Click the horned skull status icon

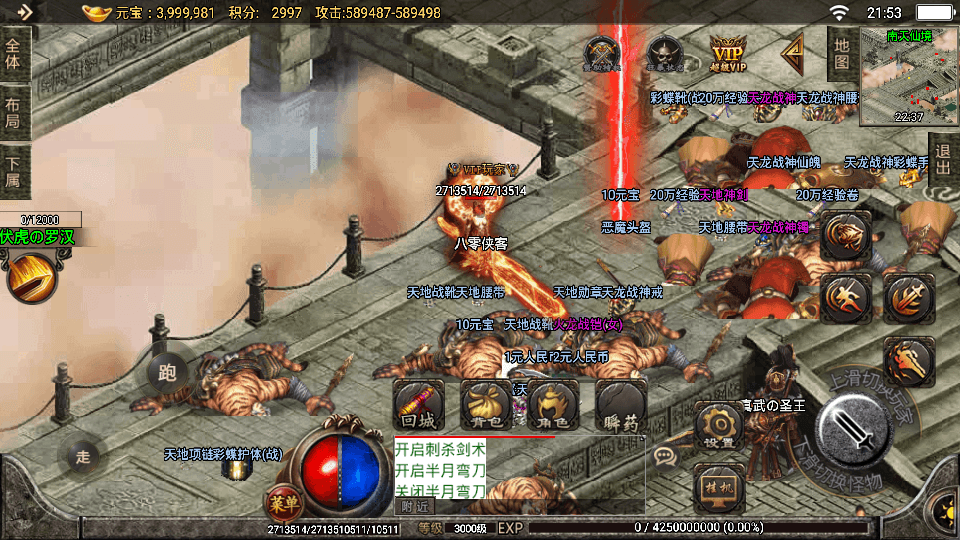click(662, 53)
